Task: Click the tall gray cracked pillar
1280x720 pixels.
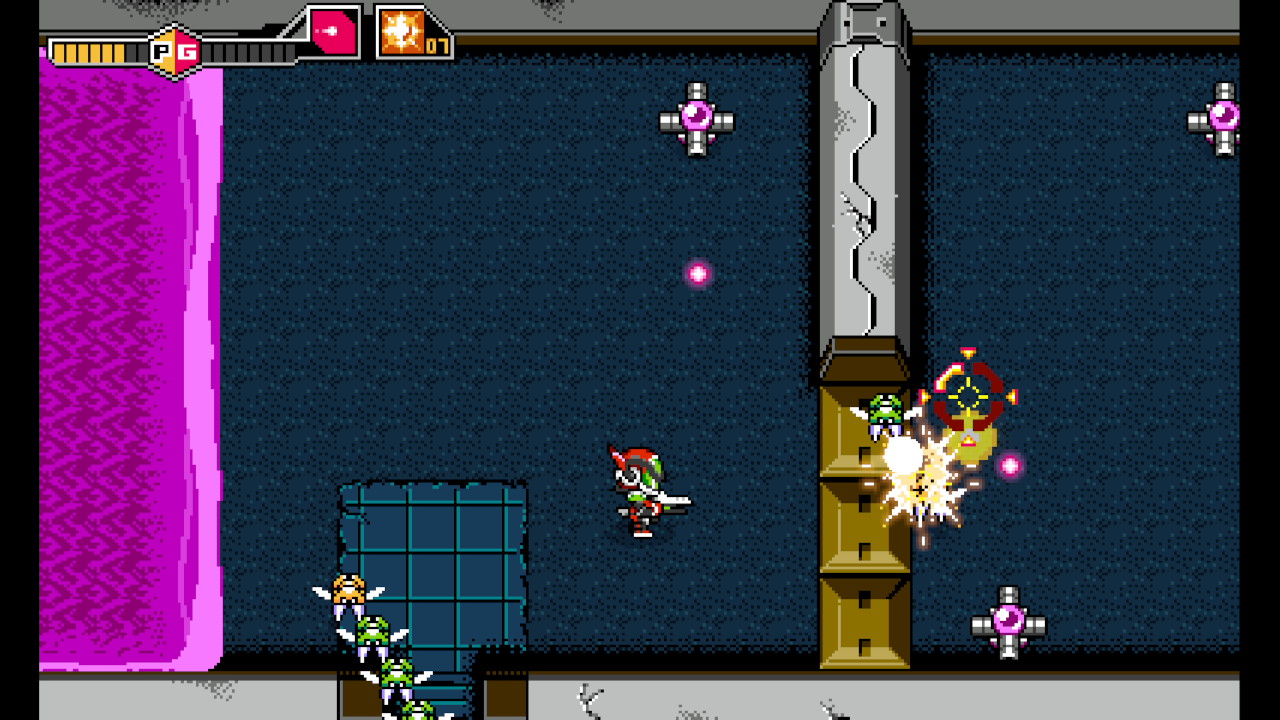Action: coord(865,180)
